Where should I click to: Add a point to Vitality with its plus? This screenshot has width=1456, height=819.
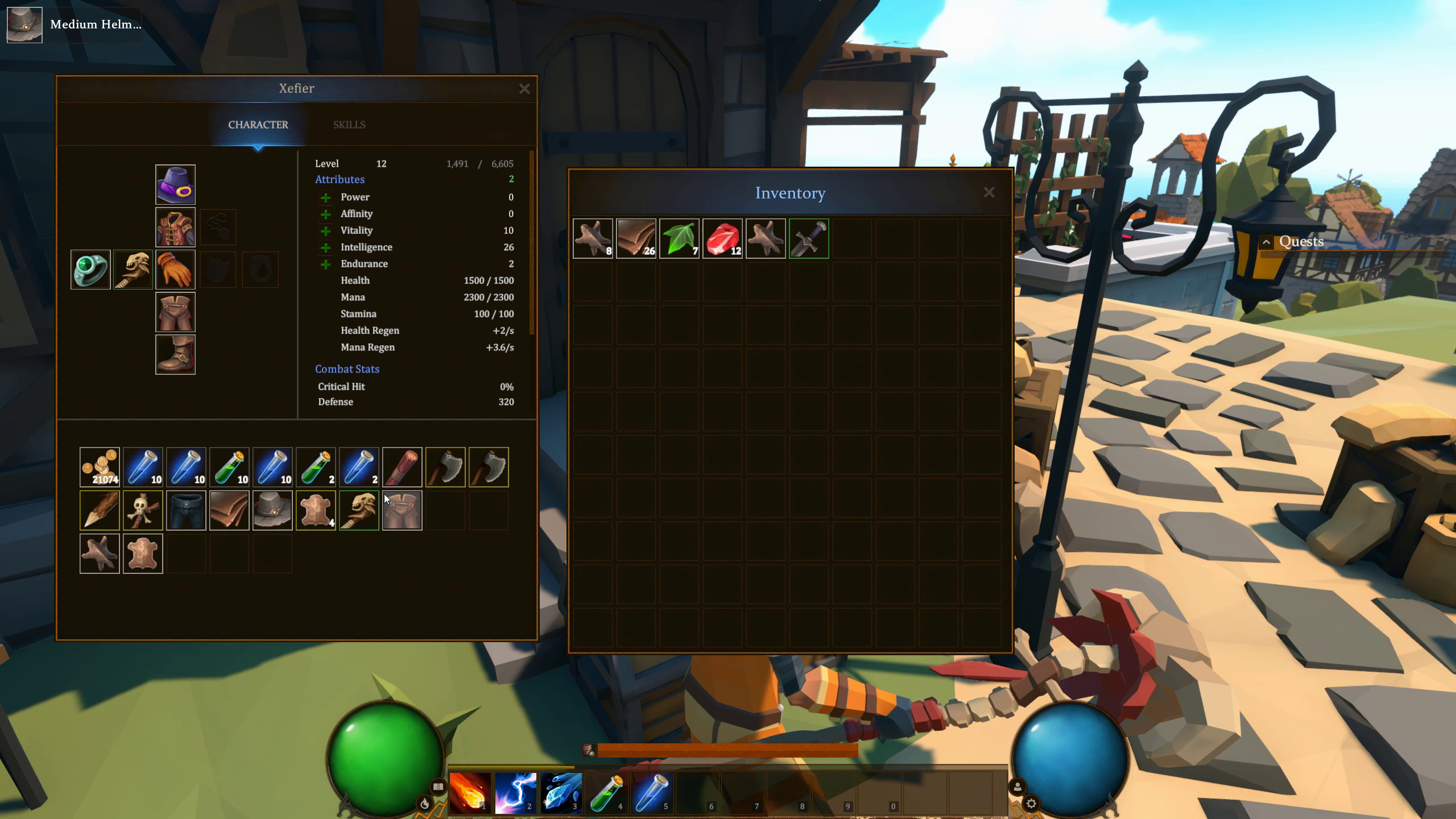(325, 230)
